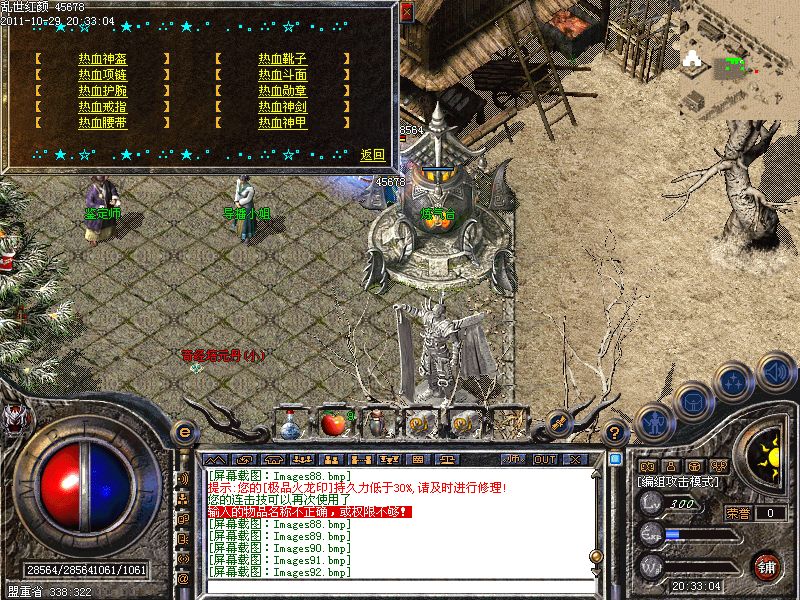
Task: Pick the 热血戒指 link
Action: pyautogui.click(x=103, y=107)
